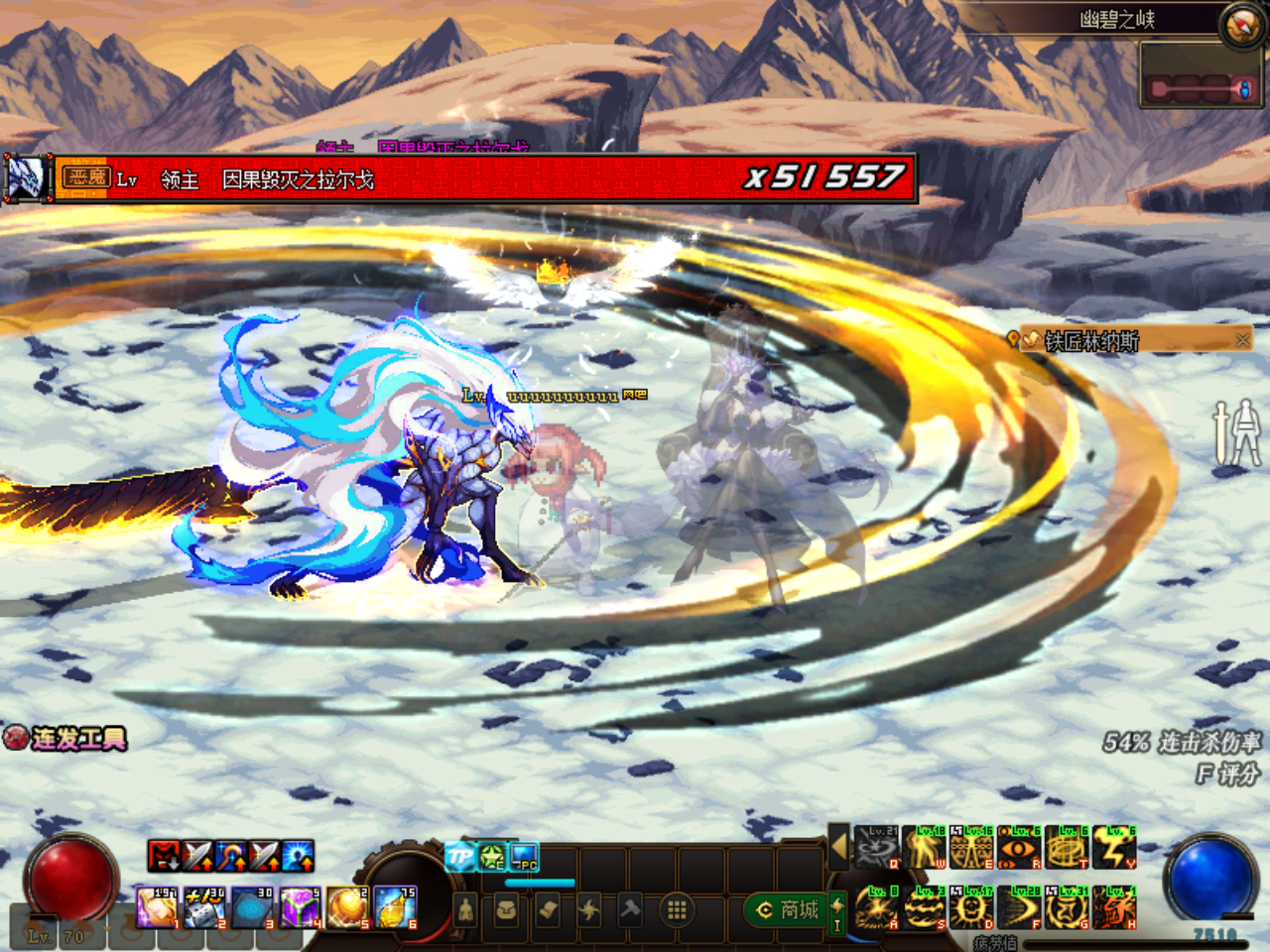Use the golden orb item in slot 5
The width and height of the screenshot is (1270, 952).
(346, 908)
